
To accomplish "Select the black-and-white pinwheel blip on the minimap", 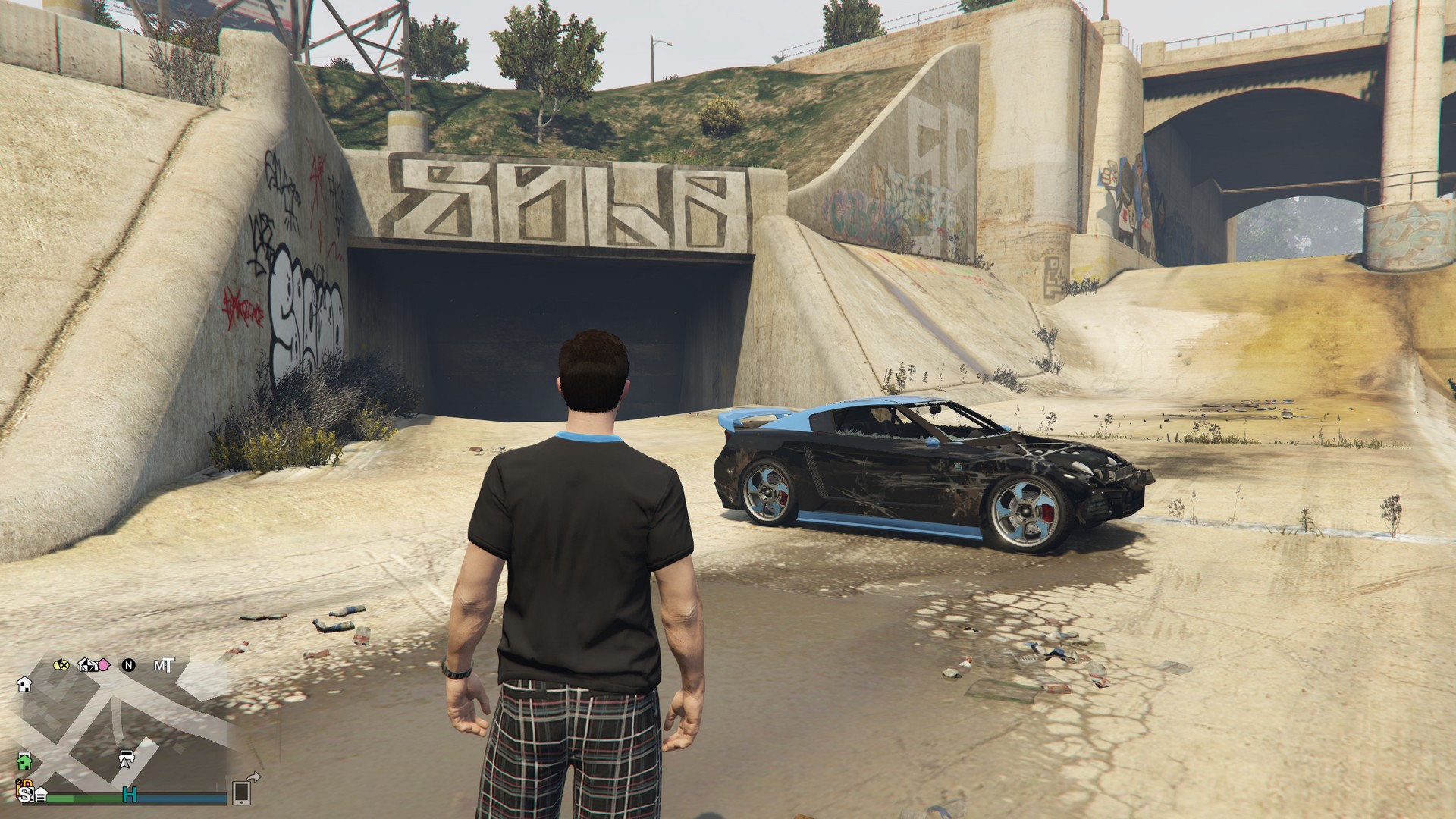I will 88,665.
